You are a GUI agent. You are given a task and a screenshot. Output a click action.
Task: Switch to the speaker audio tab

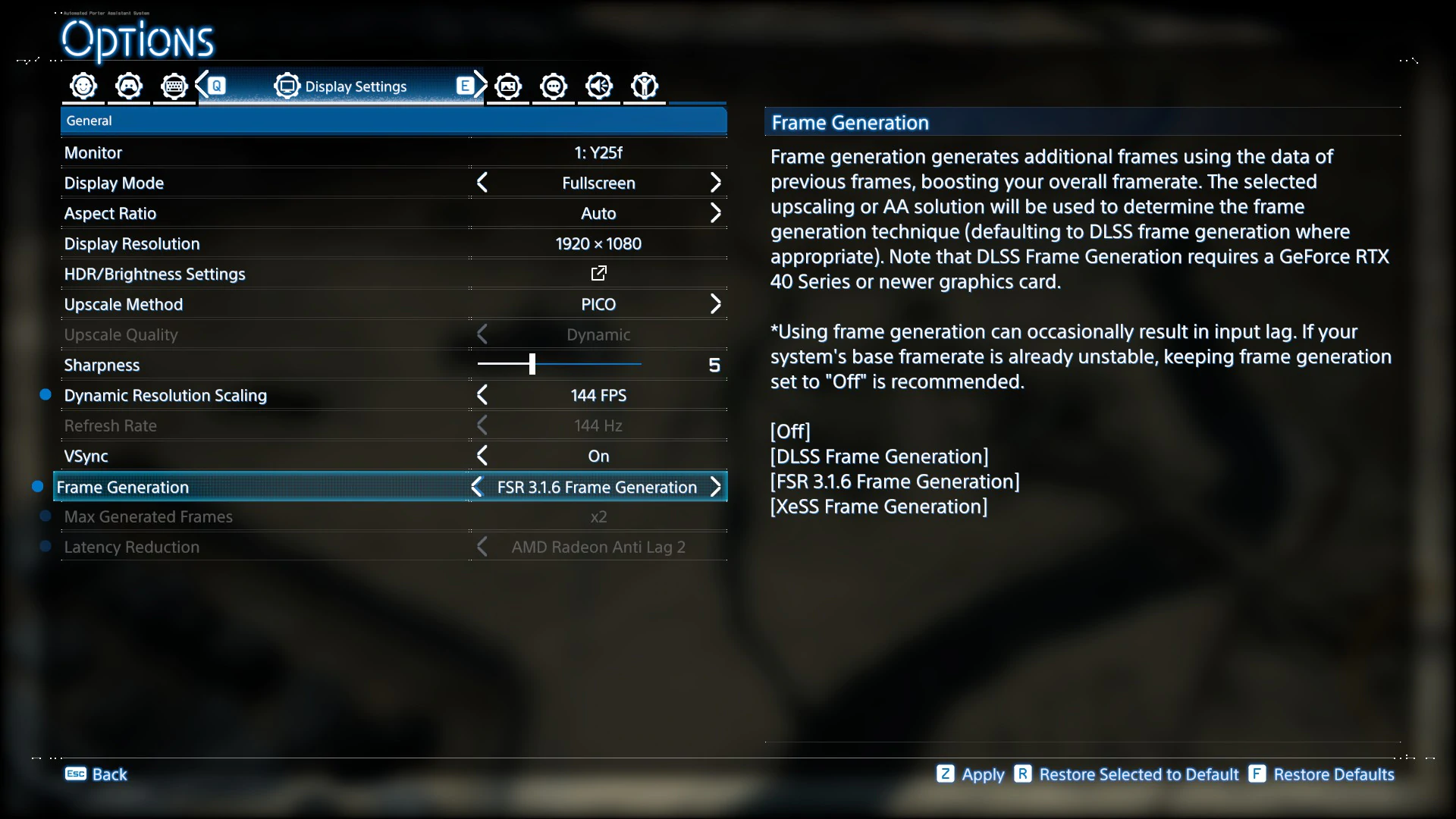599,86
